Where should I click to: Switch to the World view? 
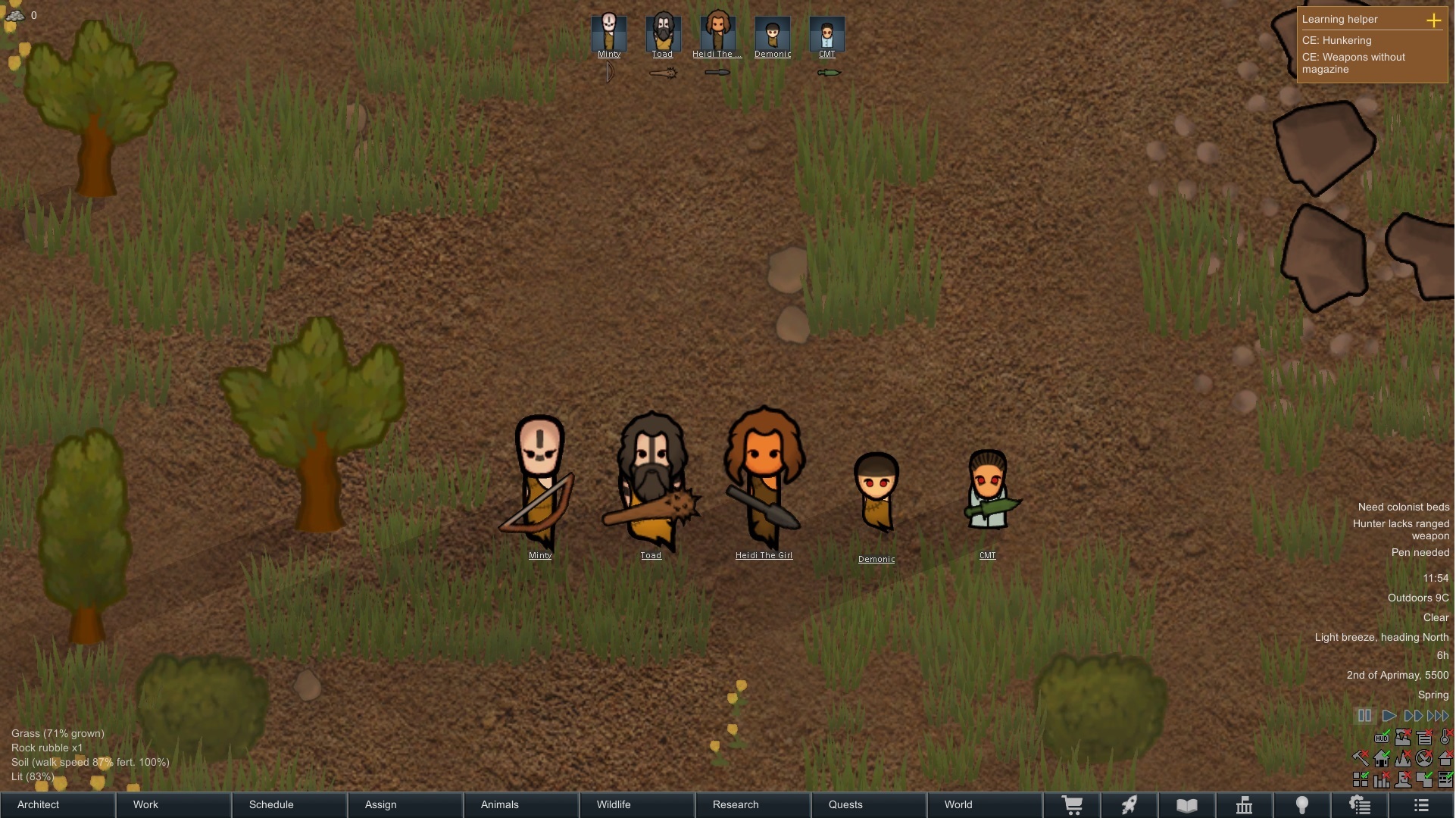click(958, 804)
